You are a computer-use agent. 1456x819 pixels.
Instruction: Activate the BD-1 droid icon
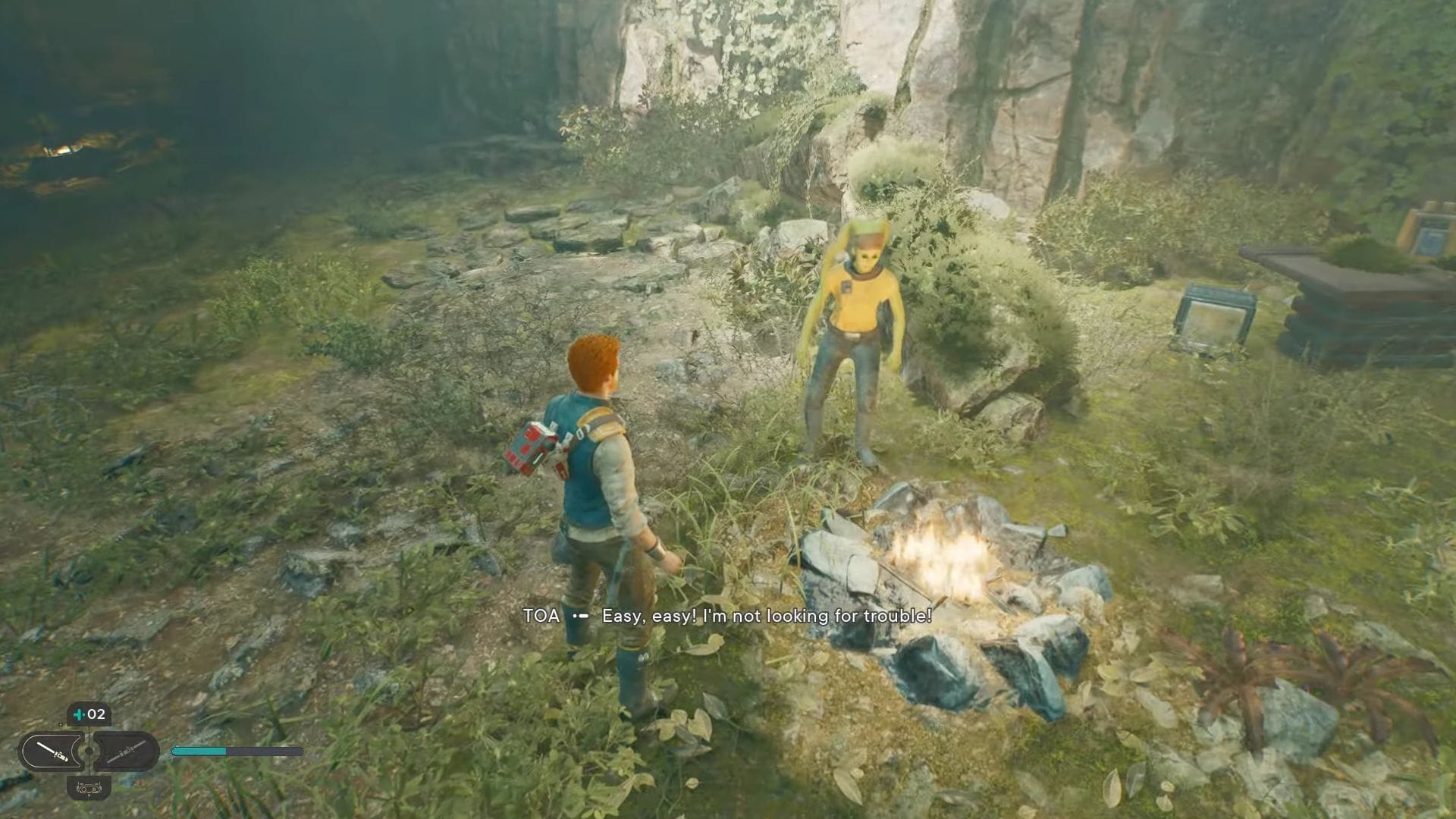point(89,788)
